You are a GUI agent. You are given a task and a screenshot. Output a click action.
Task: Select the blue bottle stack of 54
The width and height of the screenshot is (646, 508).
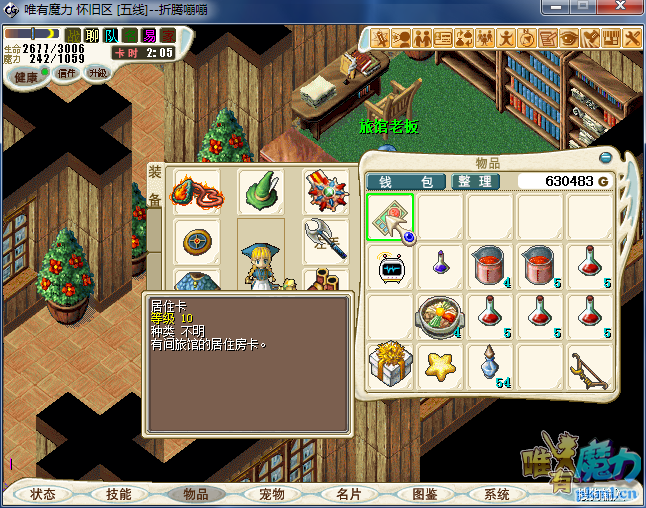pos(490,365)
